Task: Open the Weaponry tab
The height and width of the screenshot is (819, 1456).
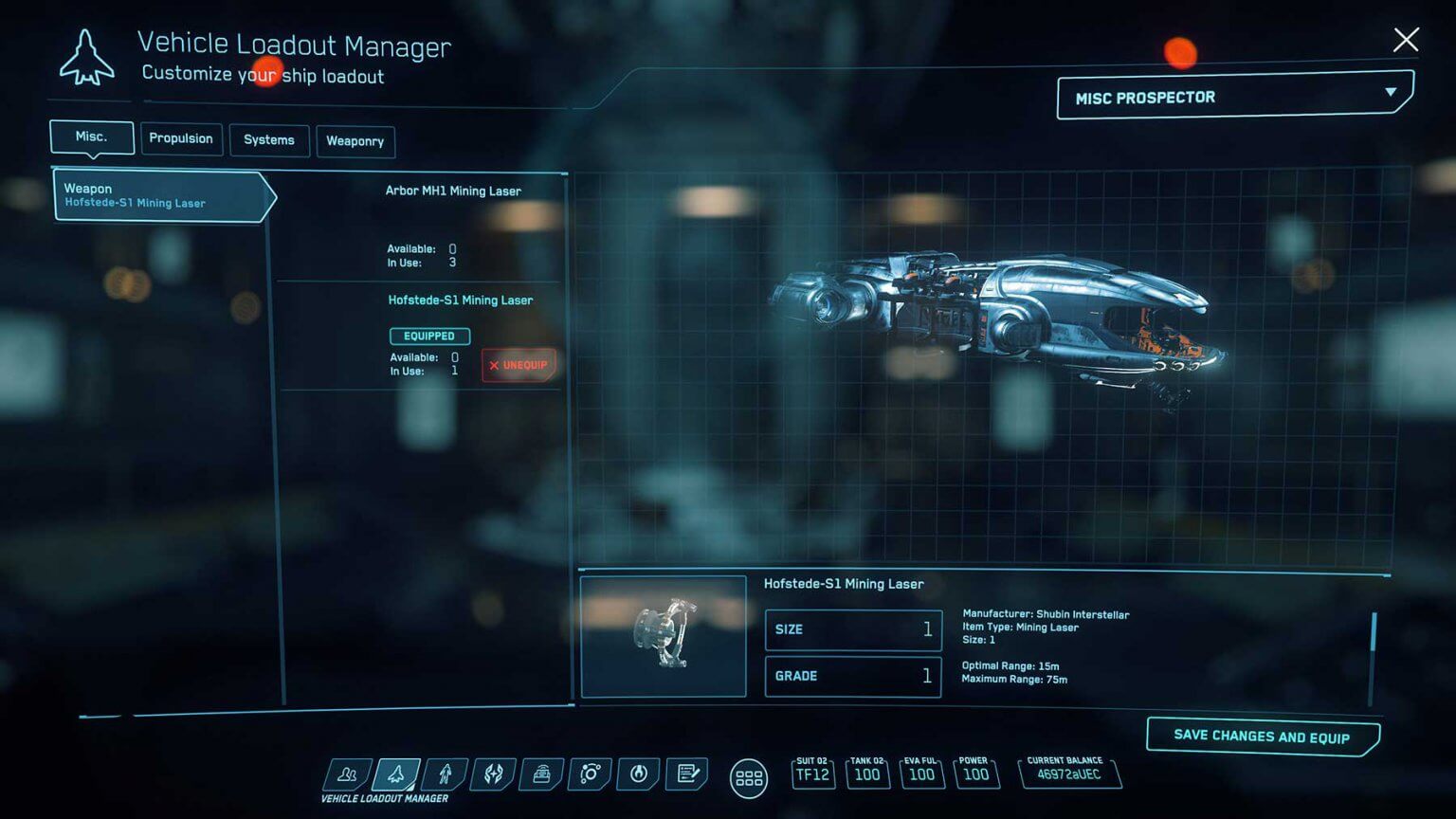Action: click(356, 141)
